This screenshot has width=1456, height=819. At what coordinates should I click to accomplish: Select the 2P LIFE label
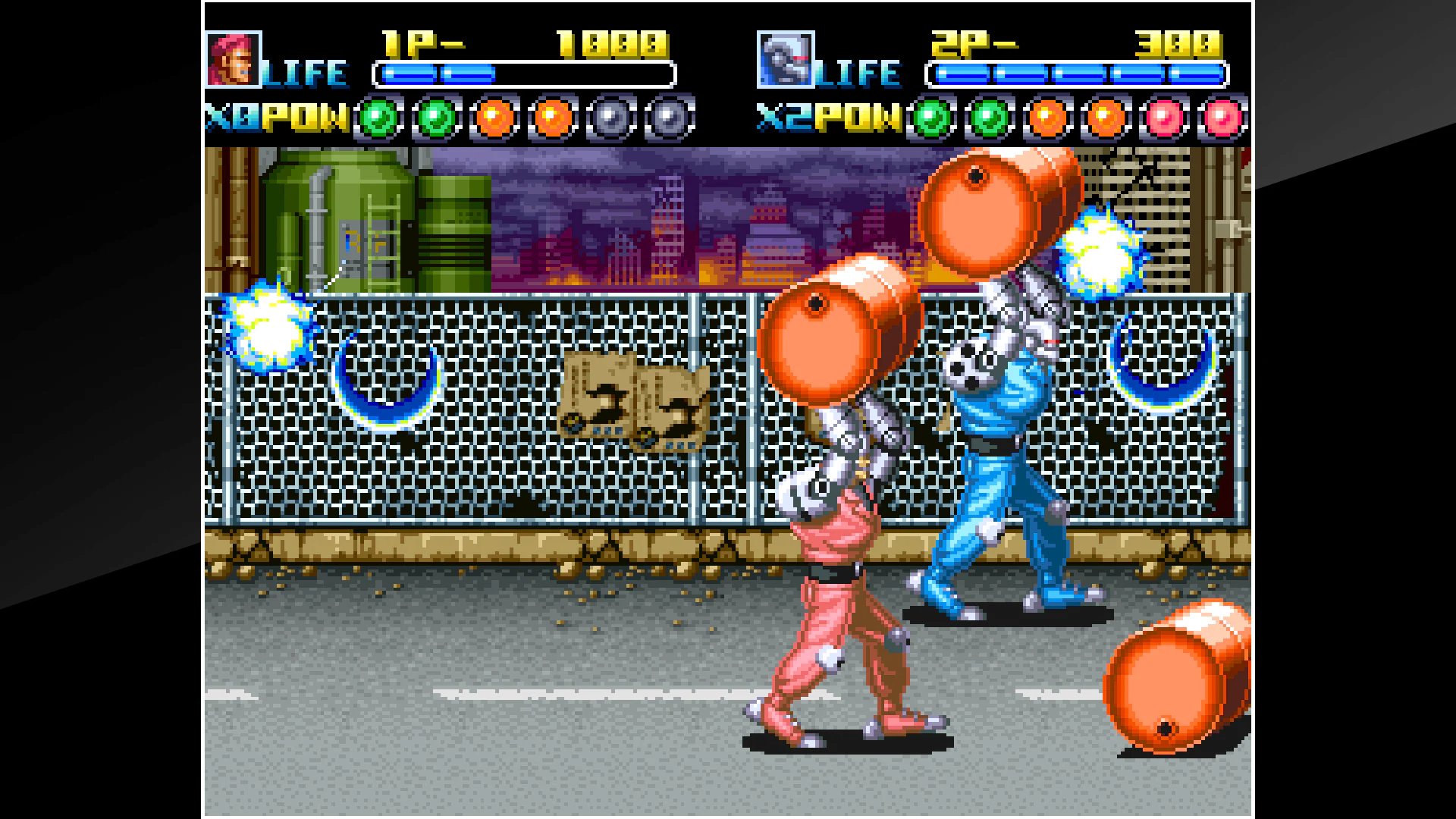857,72
